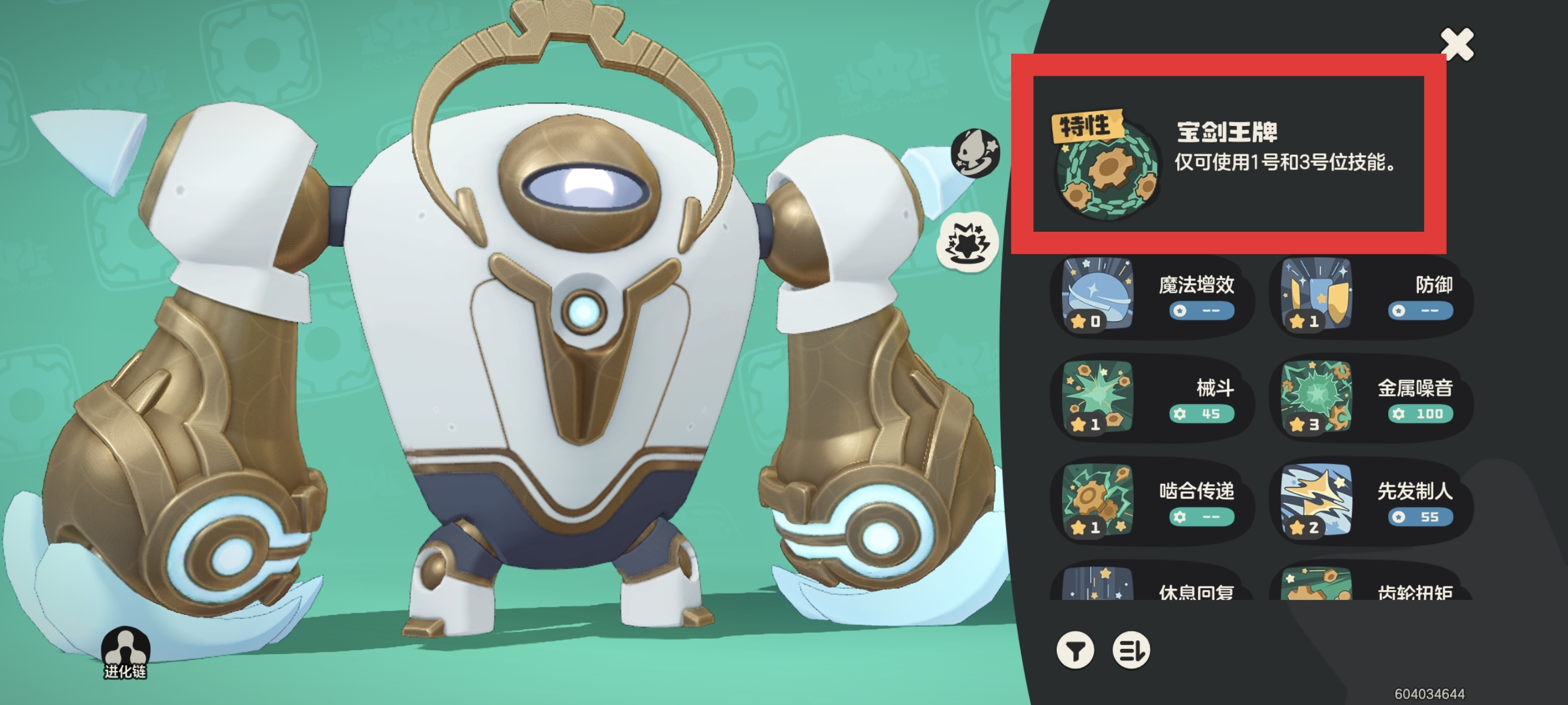Switch to the dark creature silhouette tab
Image resolution: width=1568 pixels, height=705 pixels.
[975, 152]
